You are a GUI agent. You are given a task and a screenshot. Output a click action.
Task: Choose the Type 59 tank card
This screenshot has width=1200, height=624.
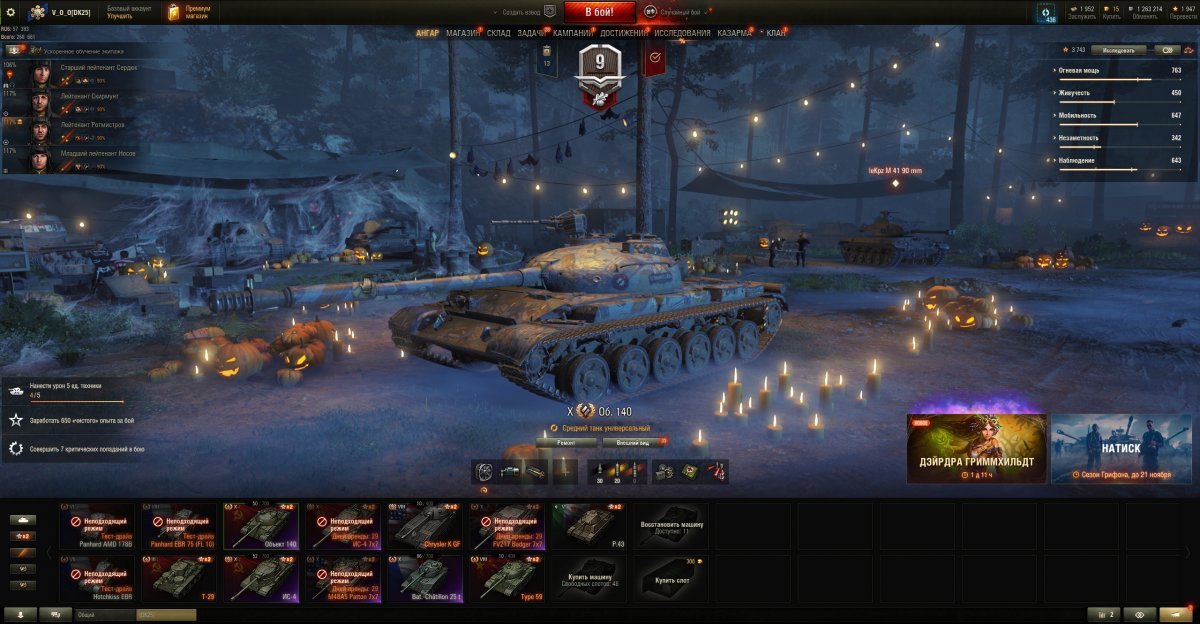[x=510, y=579]
